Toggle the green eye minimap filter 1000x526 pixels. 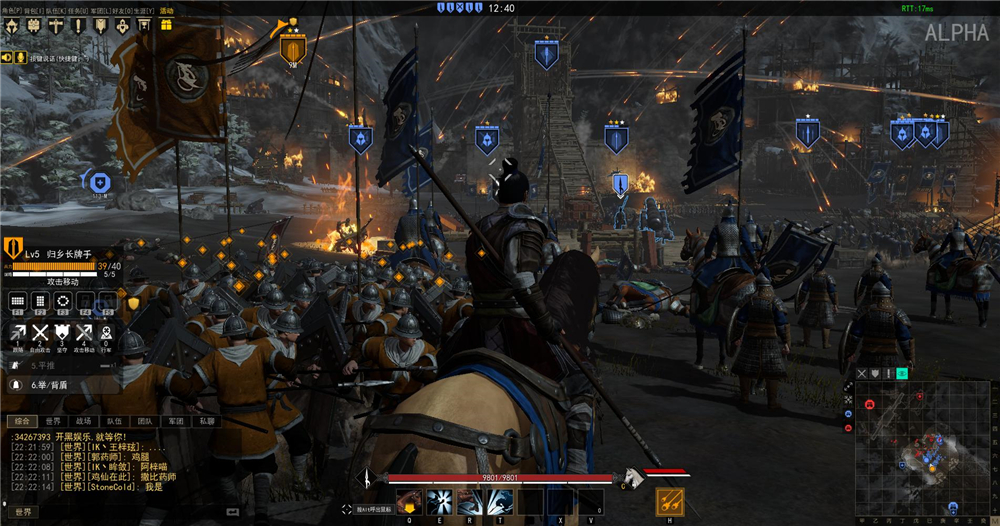pos(902,374)
